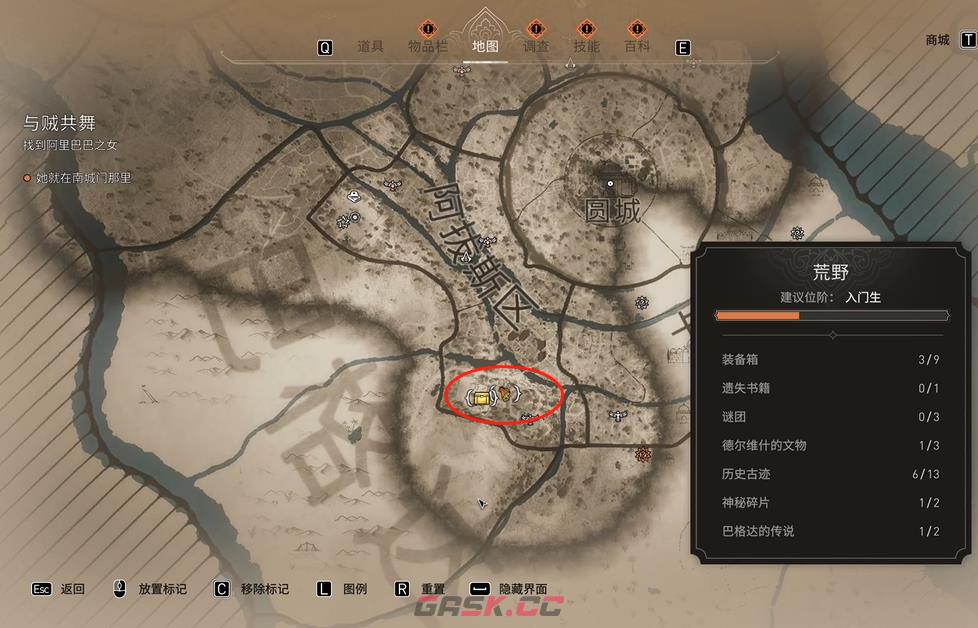Show the 百科 codex tab

(637, 46)
